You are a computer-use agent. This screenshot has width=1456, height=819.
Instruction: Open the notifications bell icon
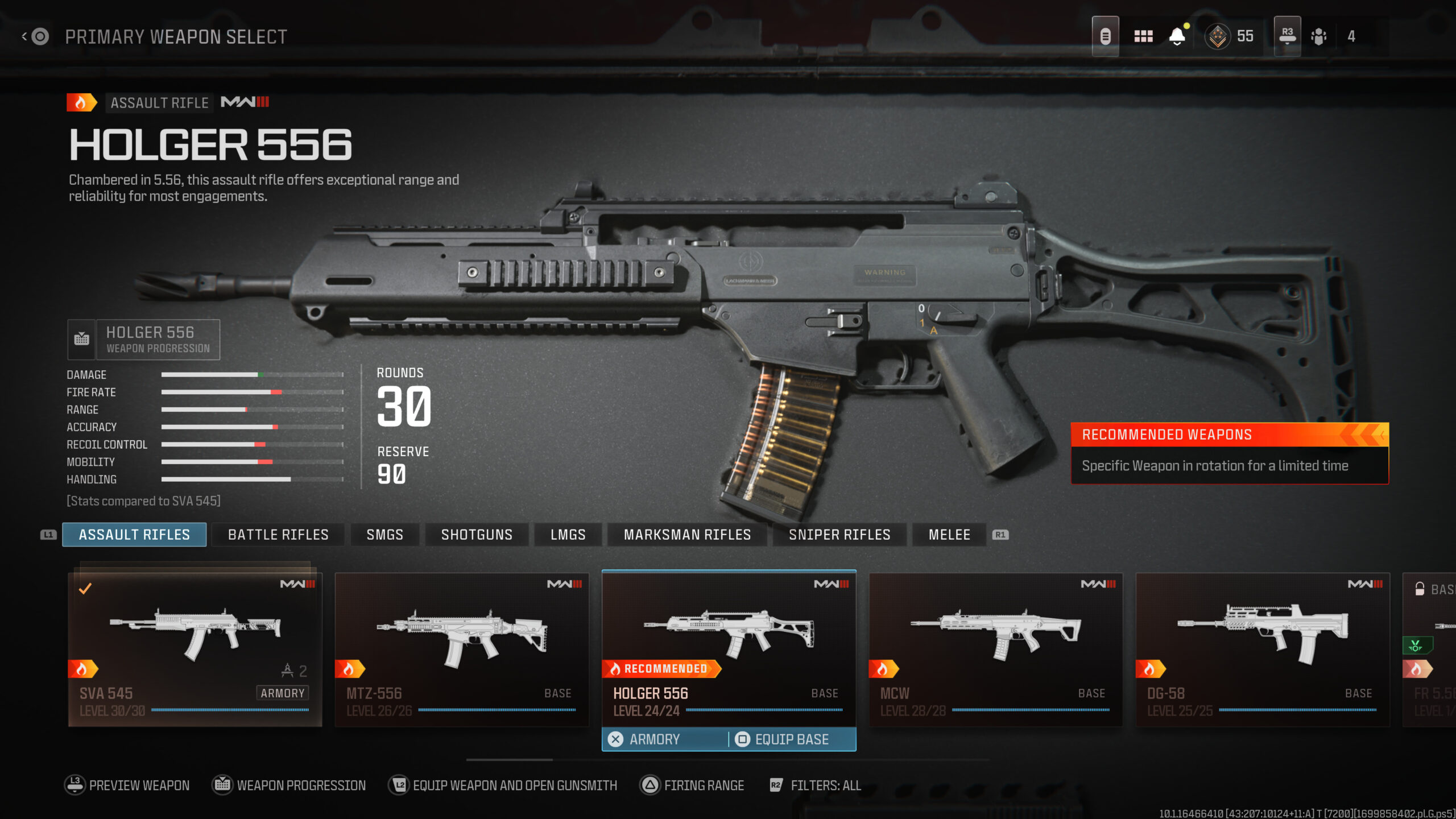[x=1177, y=35]
